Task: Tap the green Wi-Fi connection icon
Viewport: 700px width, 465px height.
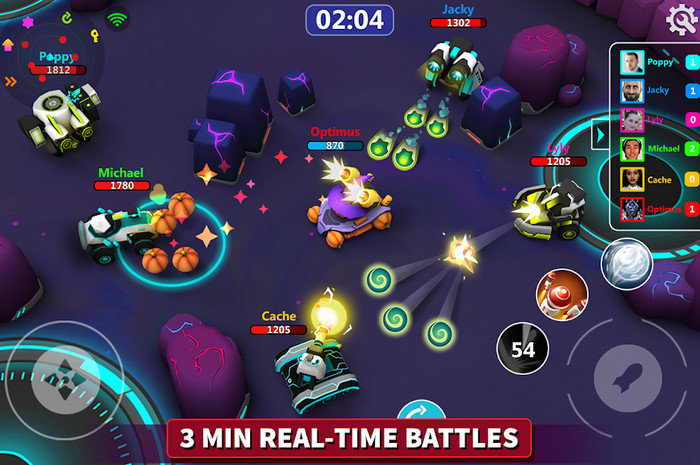Action: pyautogui.click(x=119, y=18)
